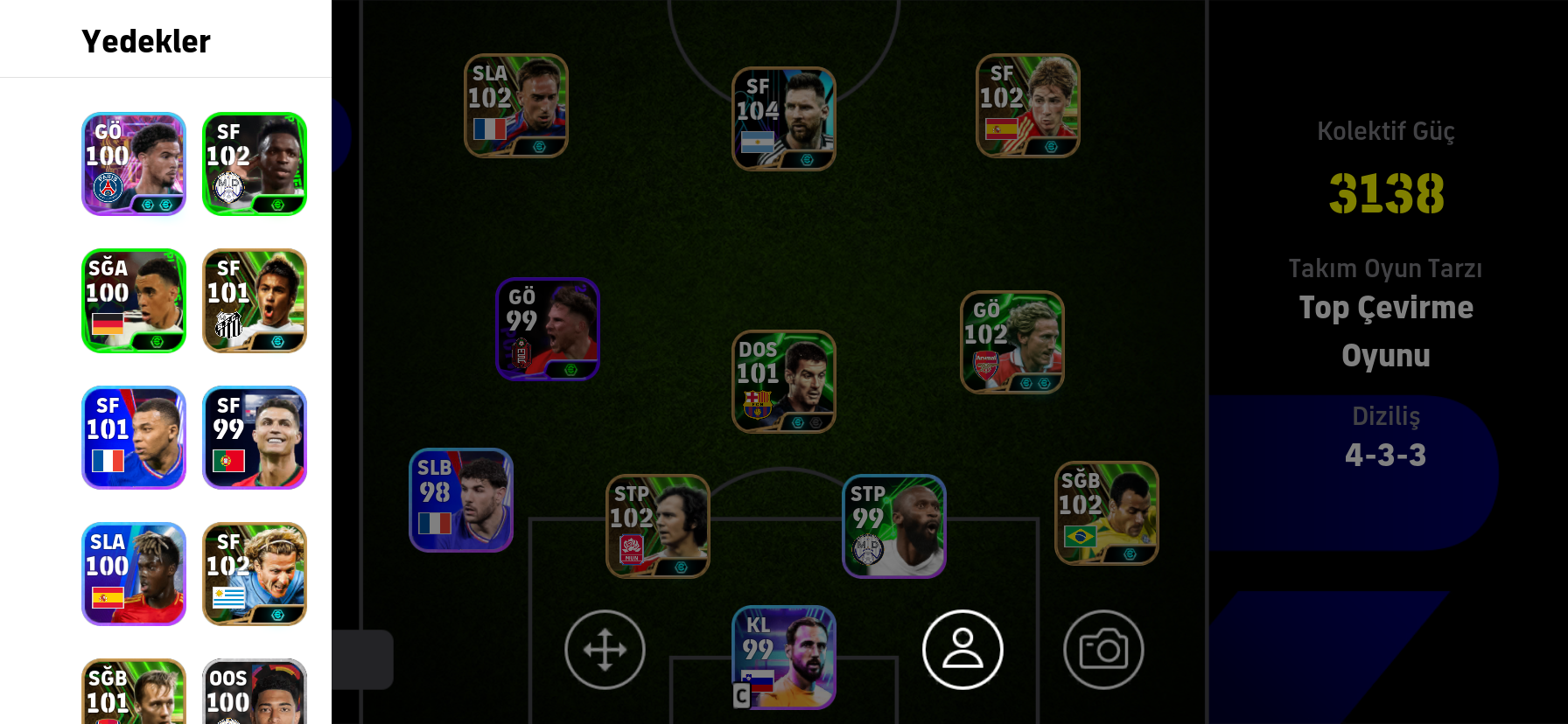Select the GÖ 102 Arsenal midfielder card
Image resolution: width=1568 pixels, height=724 pixels.
[x=1012, y=342]
